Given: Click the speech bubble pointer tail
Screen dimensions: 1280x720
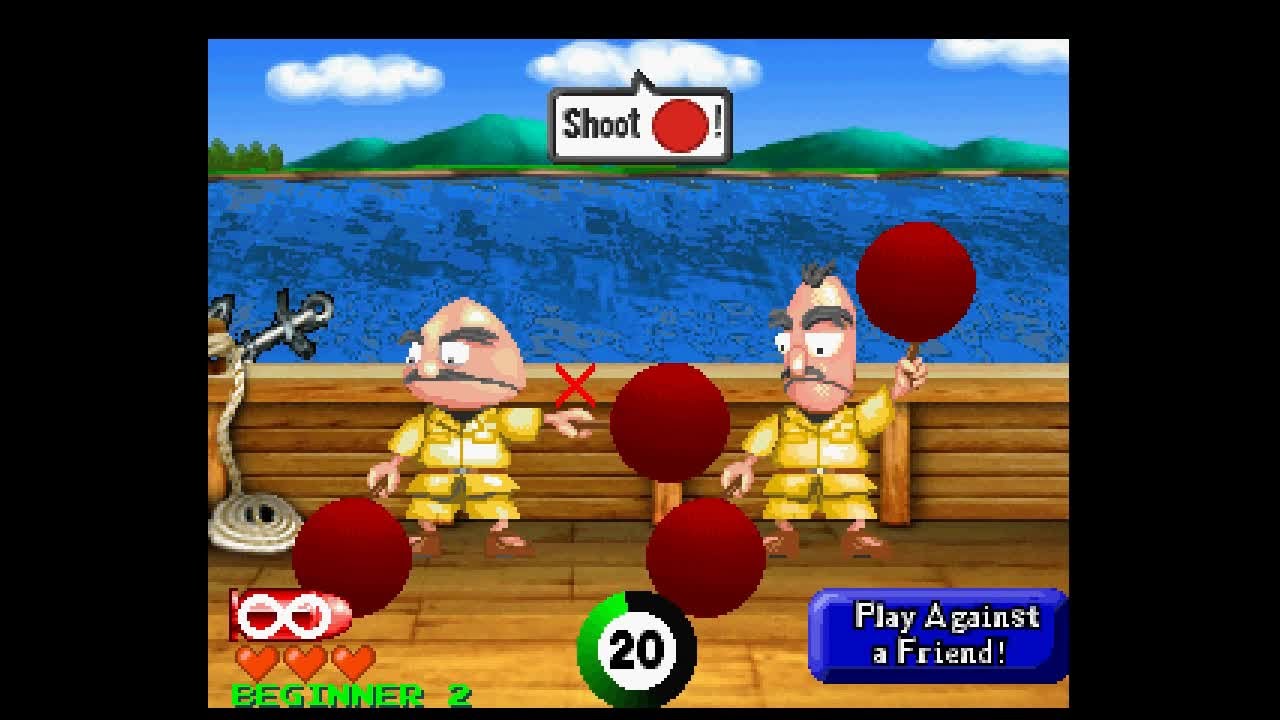Looking at the screenshot, I should [640, 80].
